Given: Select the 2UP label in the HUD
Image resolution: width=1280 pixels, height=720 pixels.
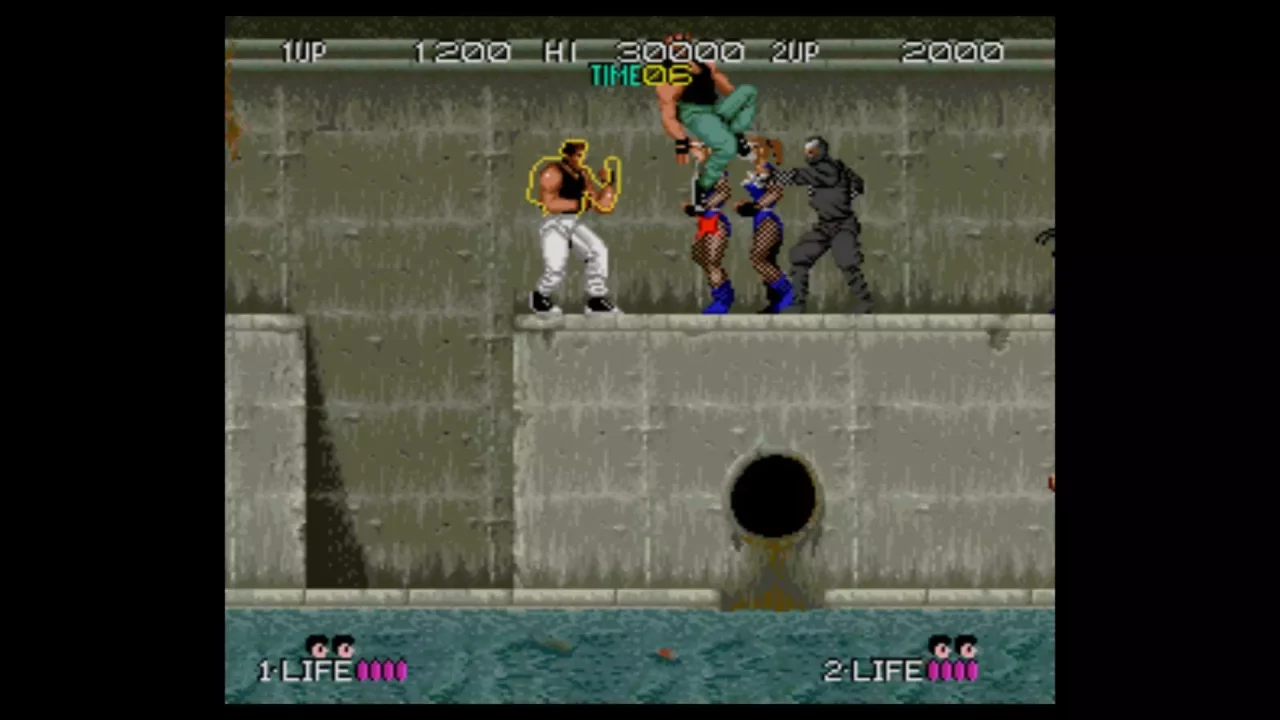Looking at the screenshot, I should pyautogui.click(x=797, y=52).
